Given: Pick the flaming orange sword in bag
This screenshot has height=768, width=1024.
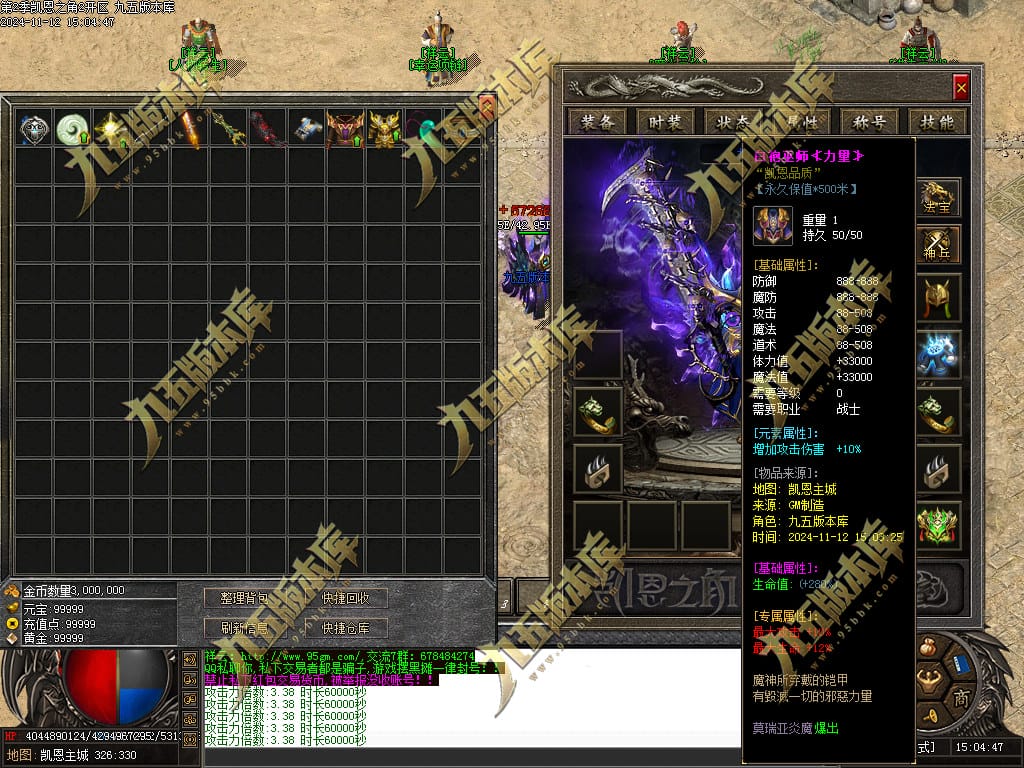Looking at the screenshot, I should [x=190, y=129].
